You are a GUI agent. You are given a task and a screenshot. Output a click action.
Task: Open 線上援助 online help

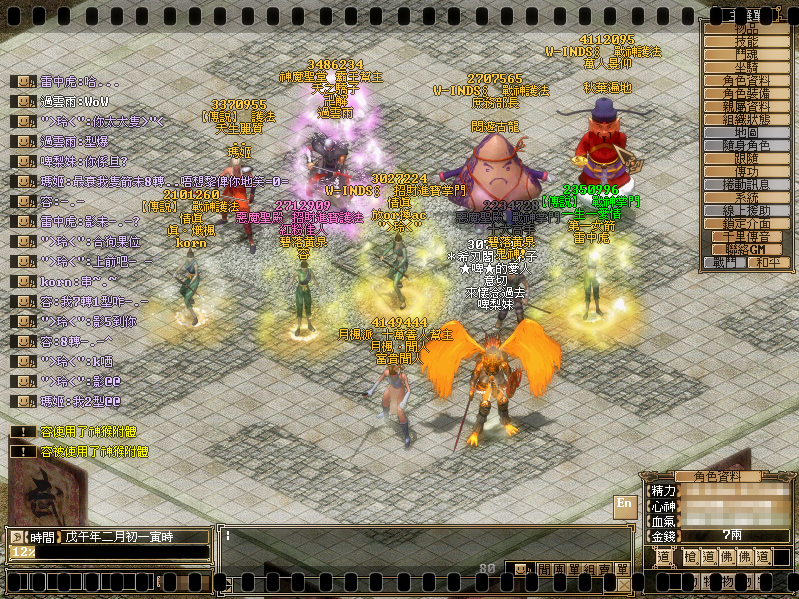746,211
